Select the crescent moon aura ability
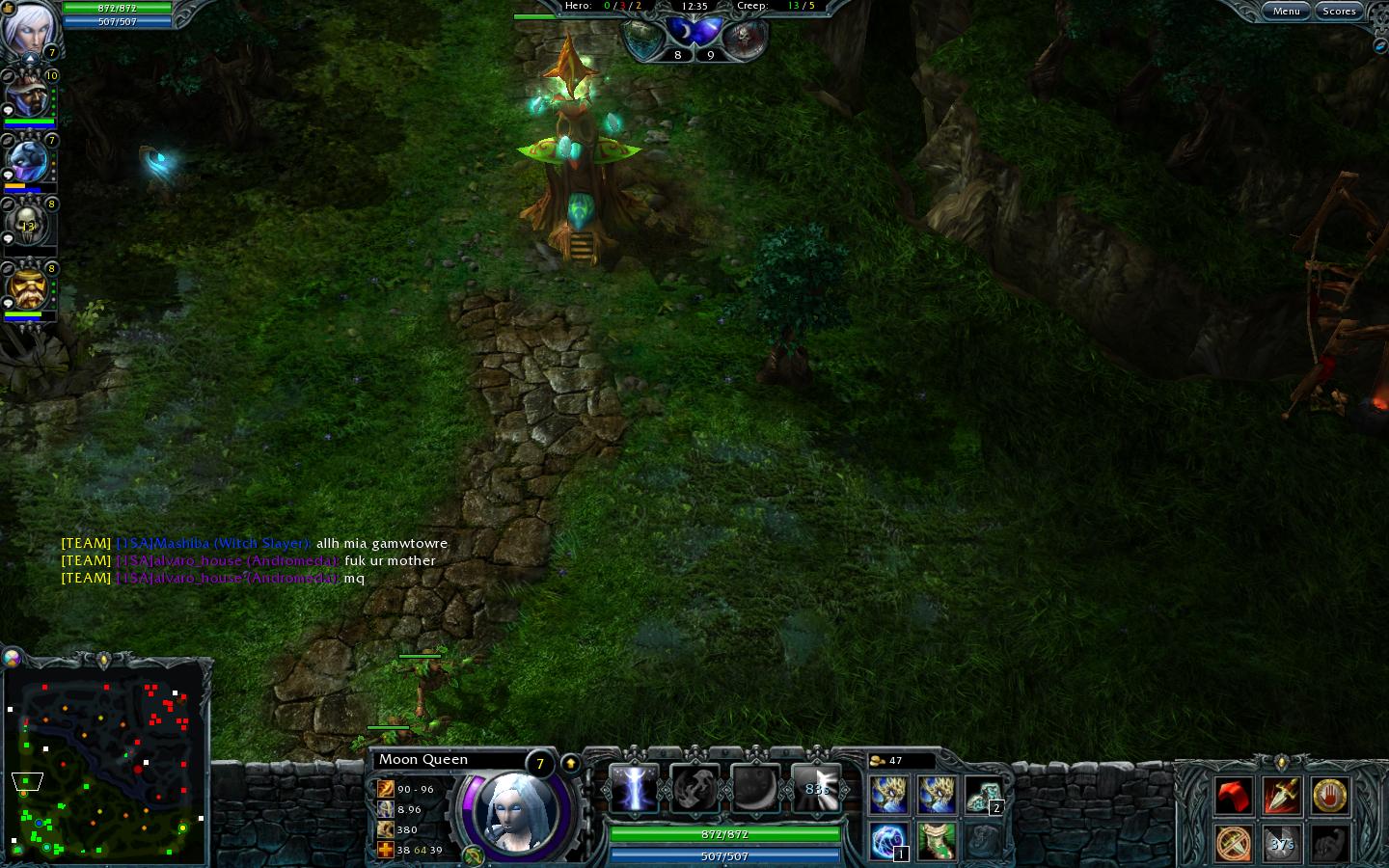 (x=755, y=790)
